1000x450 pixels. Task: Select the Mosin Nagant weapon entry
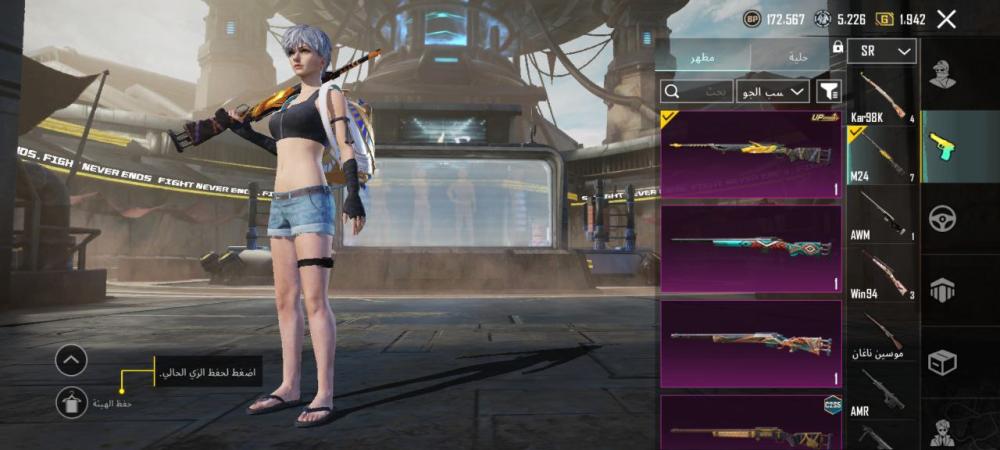tap(881, 333)
